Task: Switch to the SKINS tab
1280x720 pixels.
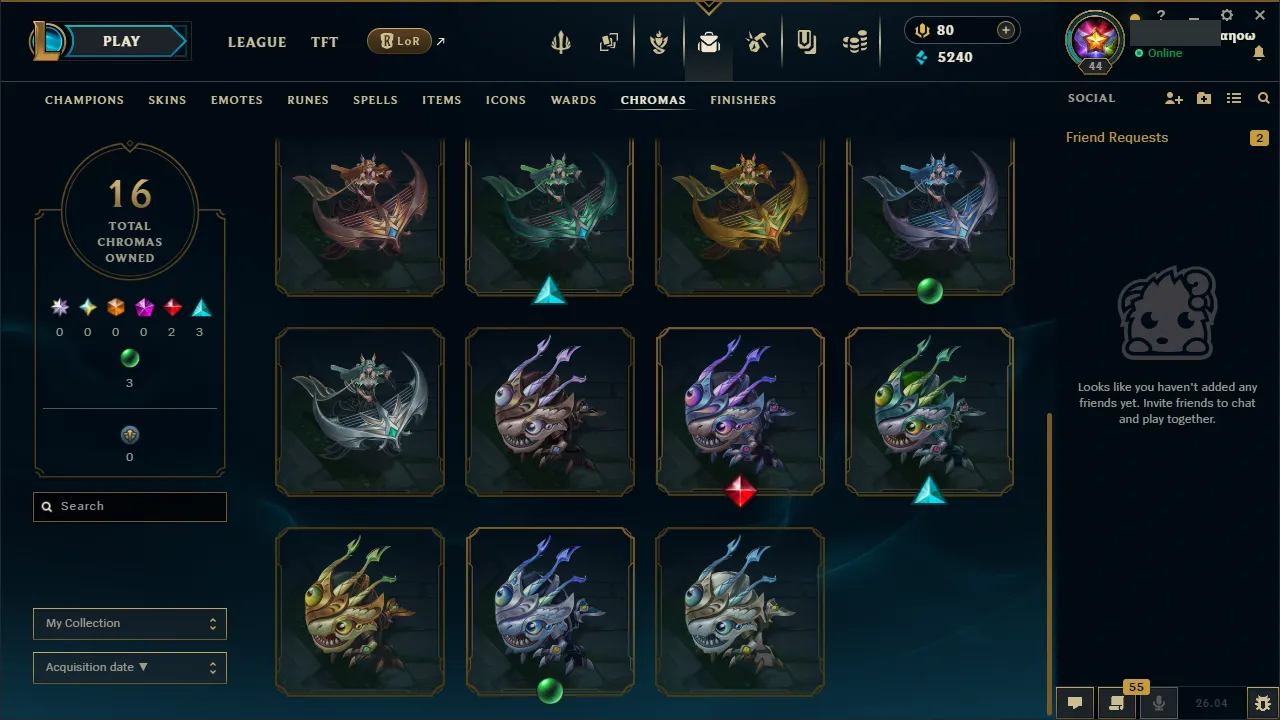Action: [167, 100]
